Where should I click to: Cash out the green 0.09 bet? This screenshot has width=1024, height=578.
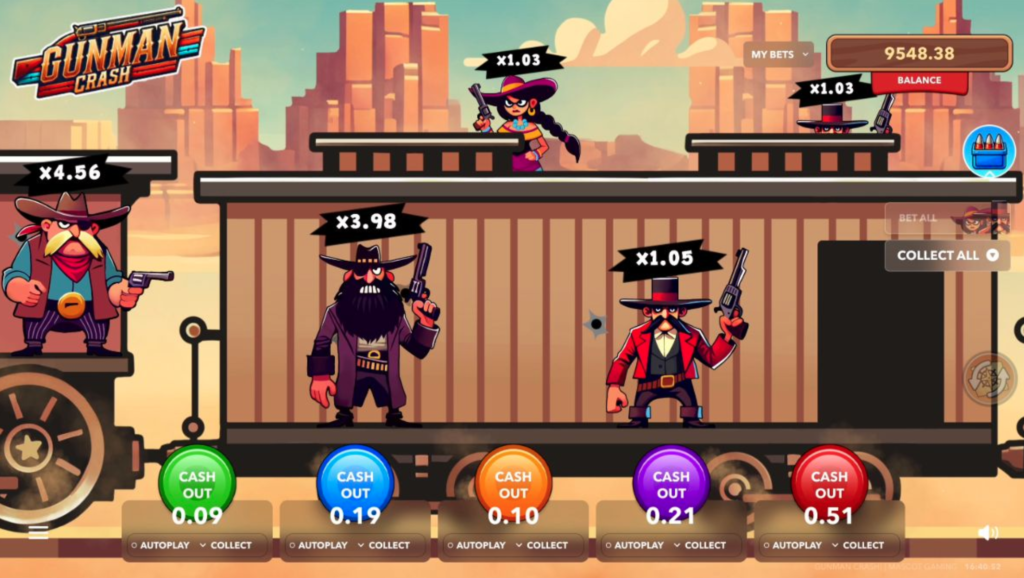[x=197, y=484]
